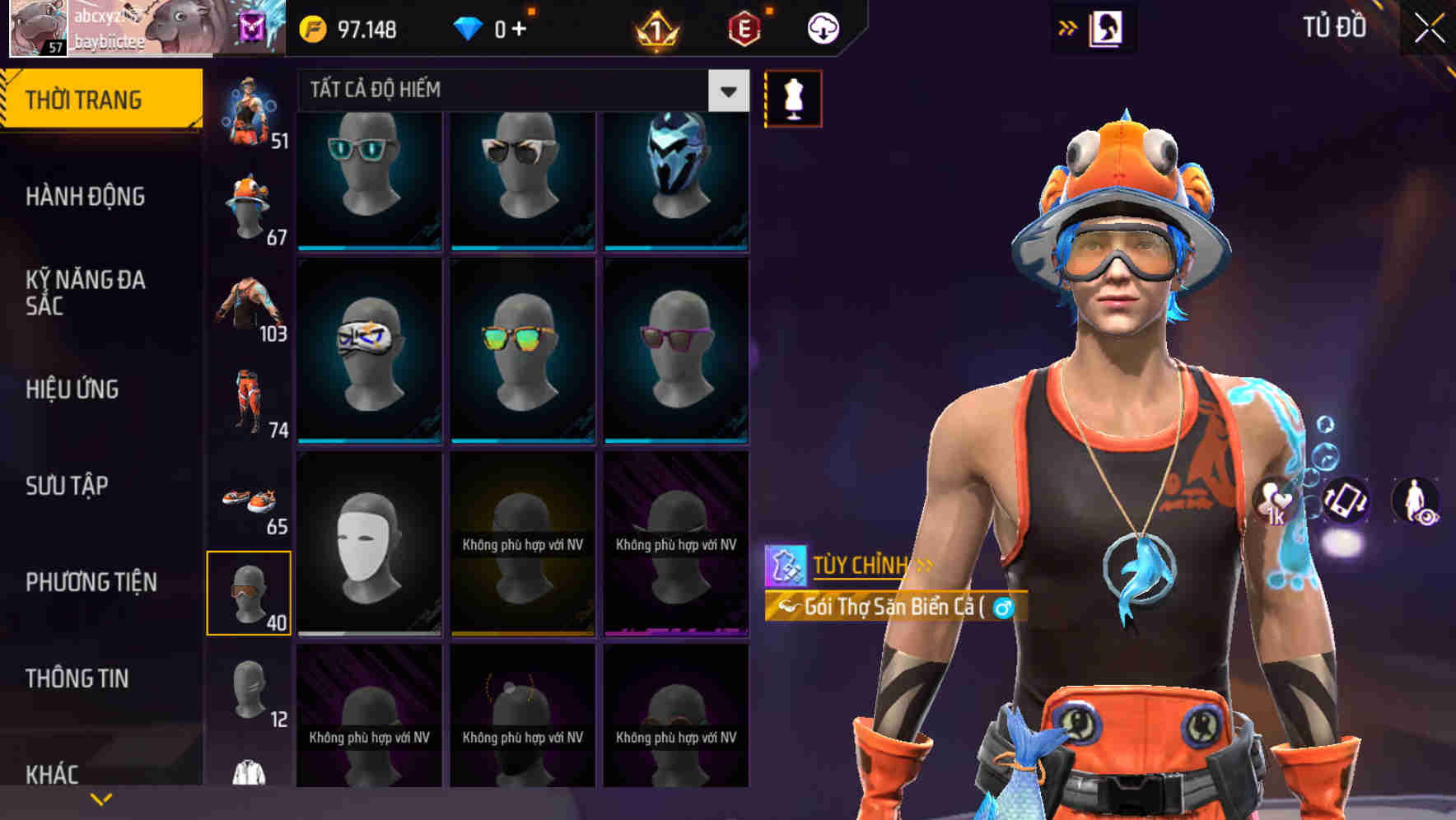Screen dimensions: 1456x820
Task: Click the double-arrow expander near wardrobe card icon
Action: point(1066,26)
